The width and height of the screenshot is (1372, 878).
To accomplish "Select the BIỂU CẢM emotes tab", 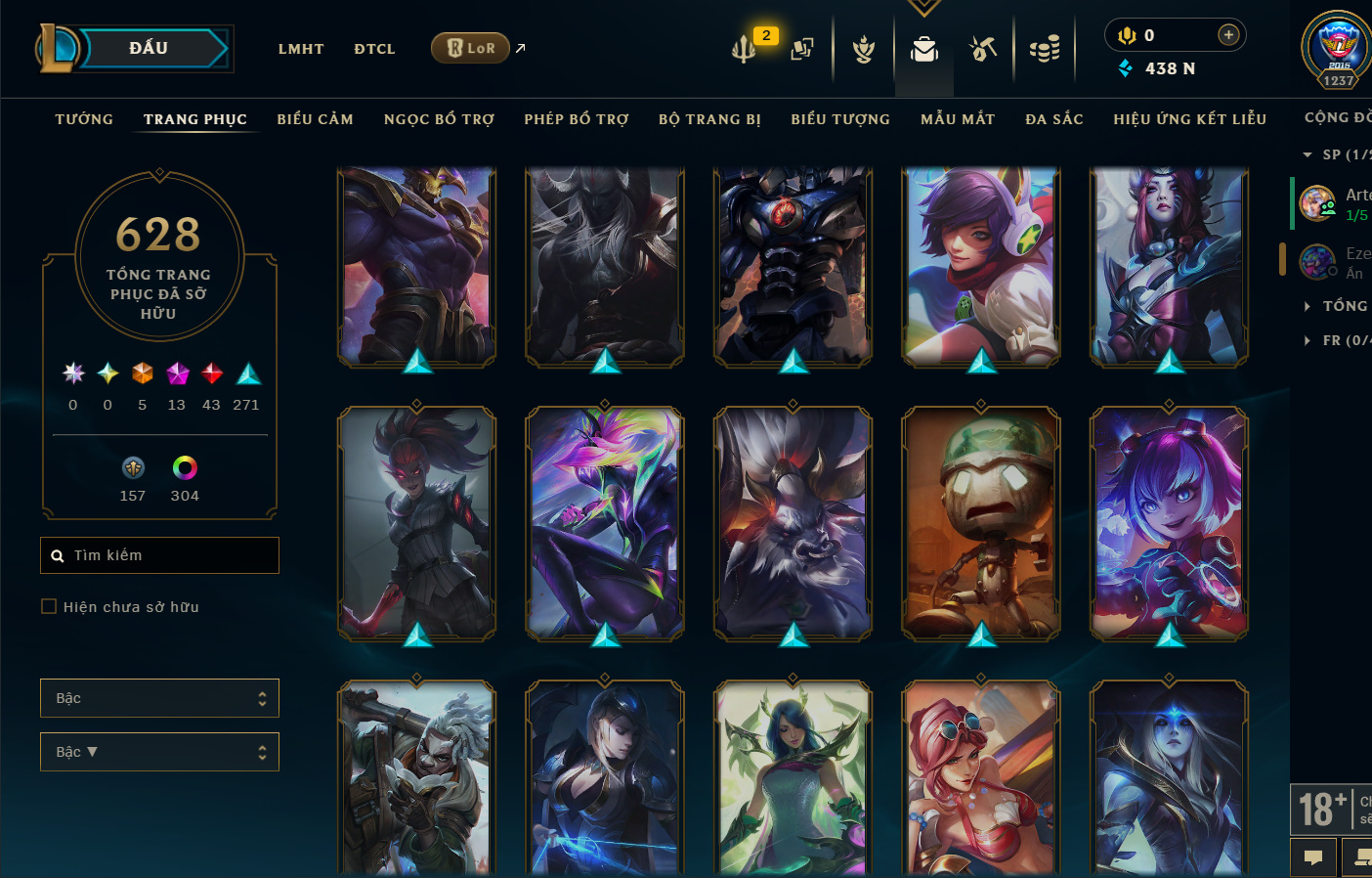I will point(315,119).
